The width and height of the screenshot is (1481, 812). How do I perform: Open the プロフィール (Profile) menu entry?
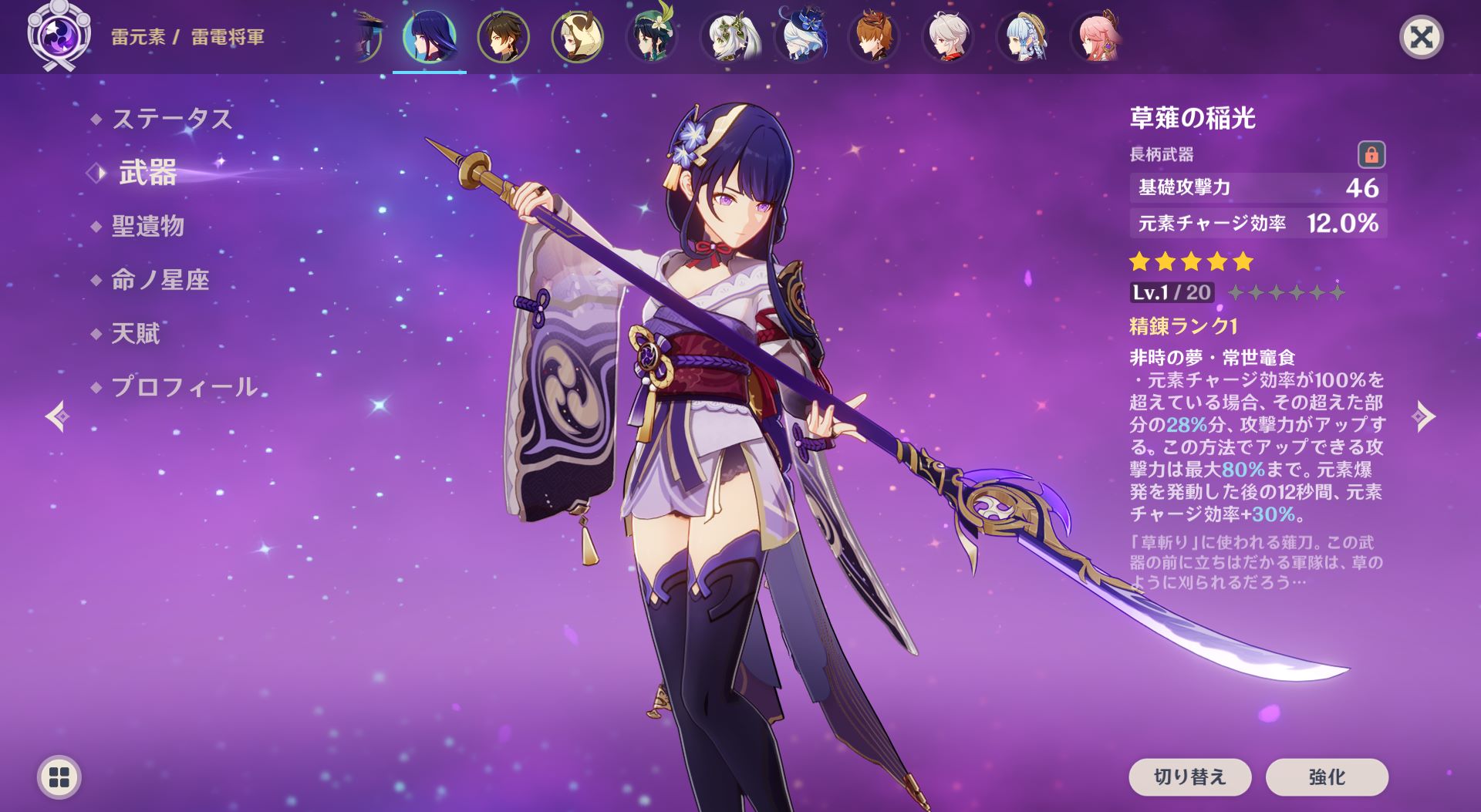click(x=184, y=386)
